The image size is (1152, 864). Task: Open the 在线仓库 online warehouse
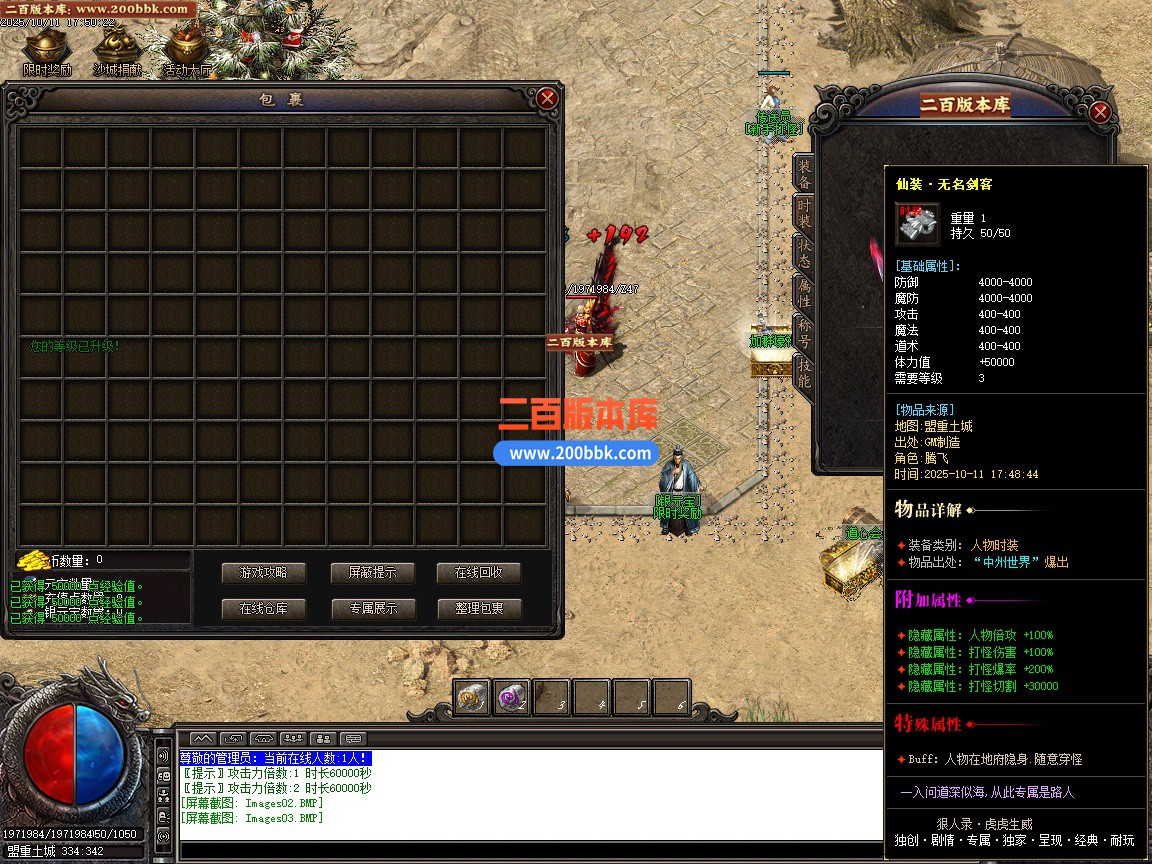click(263, 608)
